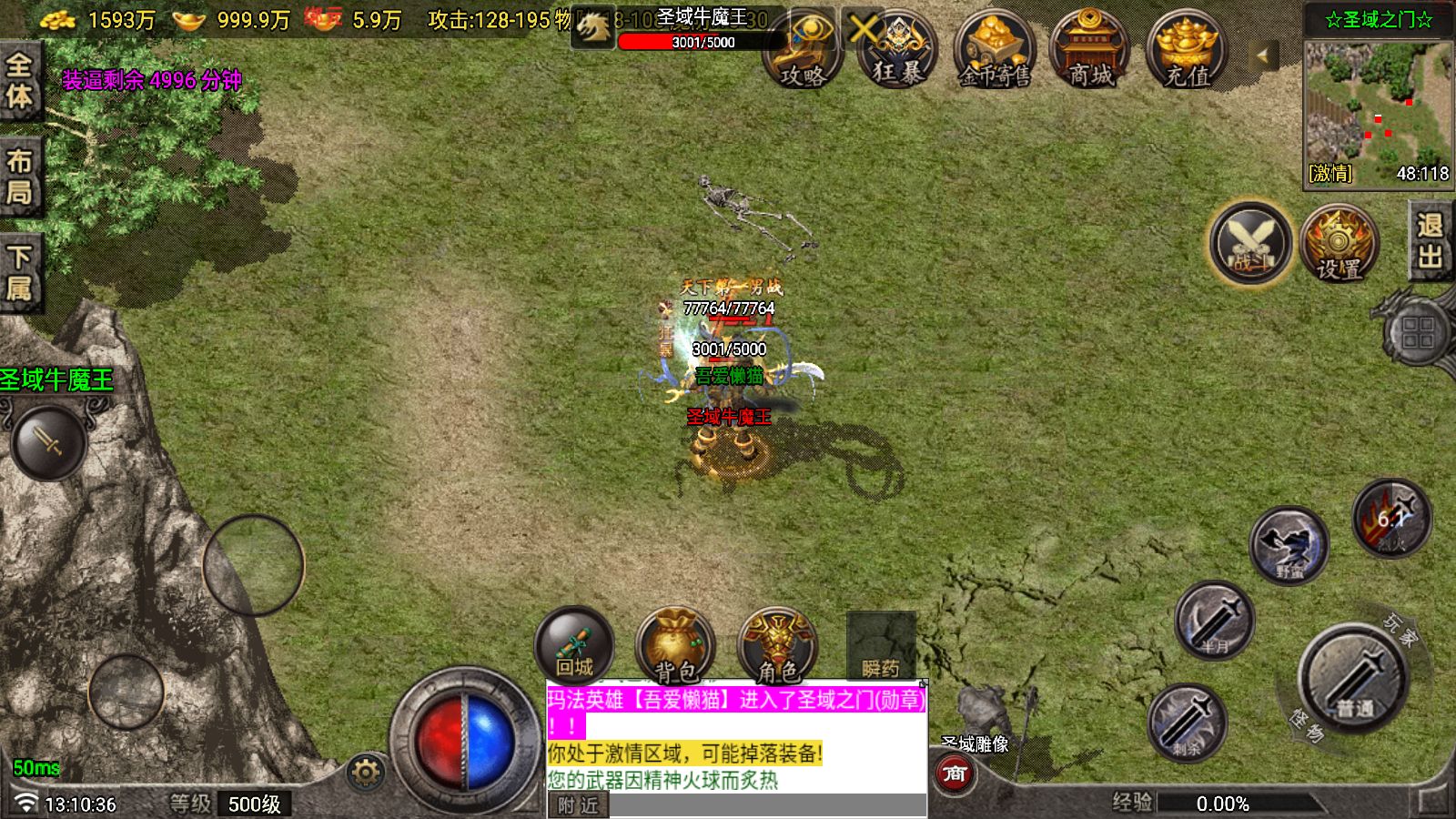Switch to the 附近 nearby chat tab
Image resolution: width=1456 pixels, height=819 pixels.
tap(578, 805)
